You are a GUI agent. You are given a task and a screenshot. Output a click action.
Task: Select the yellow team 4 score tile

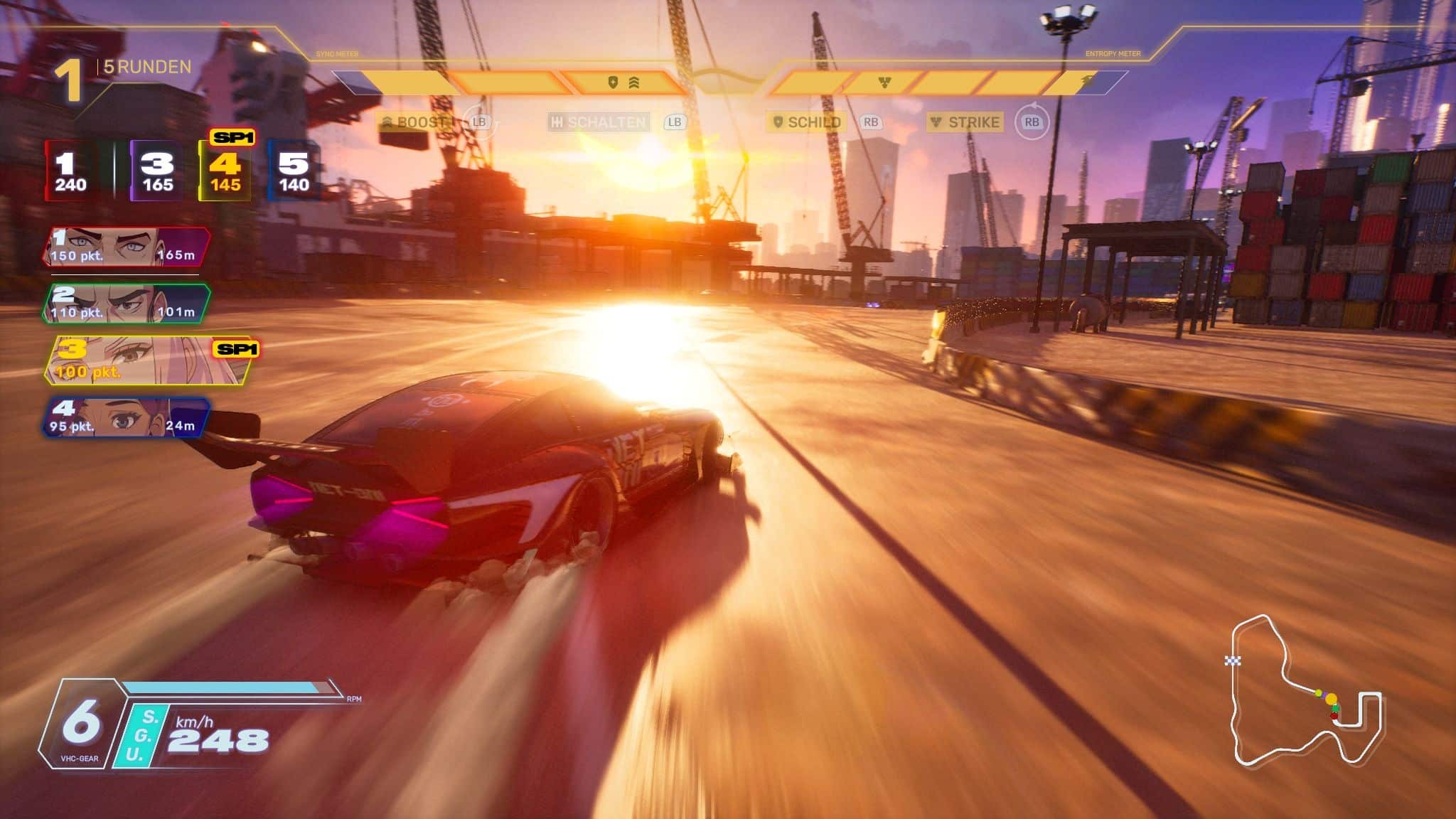pos(225,171)
